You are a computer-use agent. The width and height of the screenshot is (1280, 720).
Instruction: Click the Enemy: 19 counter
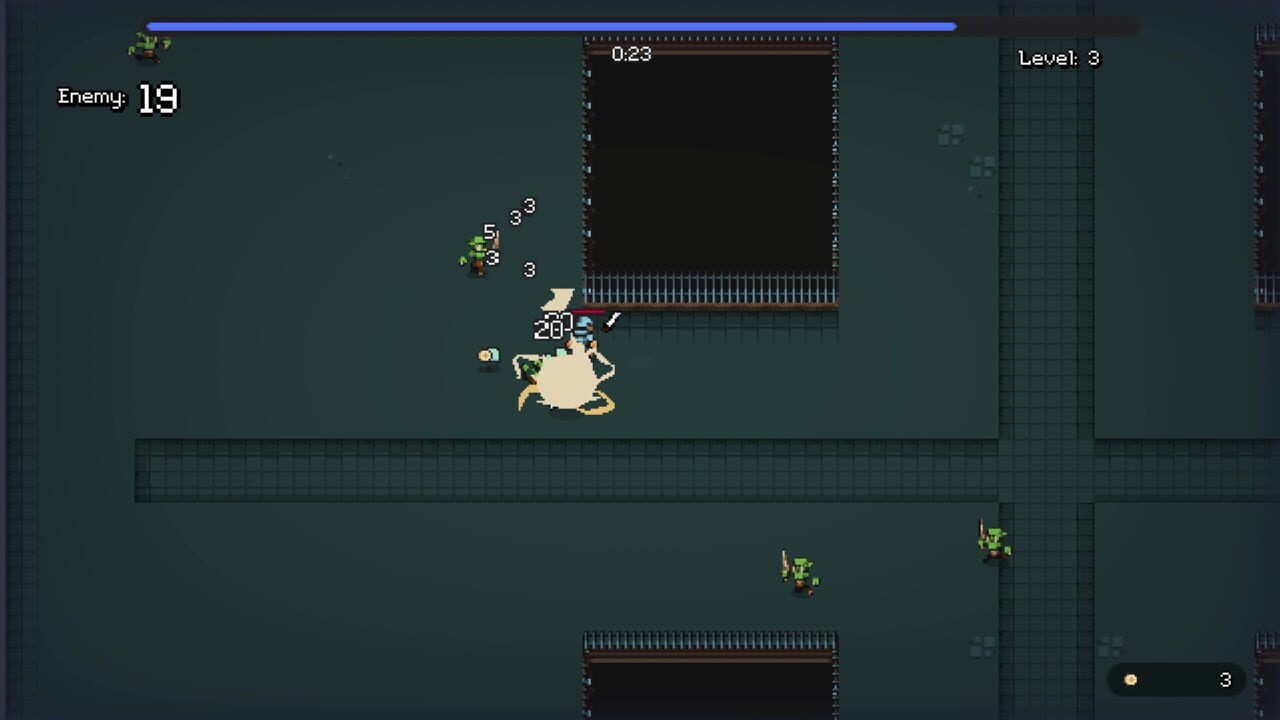pos(116,96)
